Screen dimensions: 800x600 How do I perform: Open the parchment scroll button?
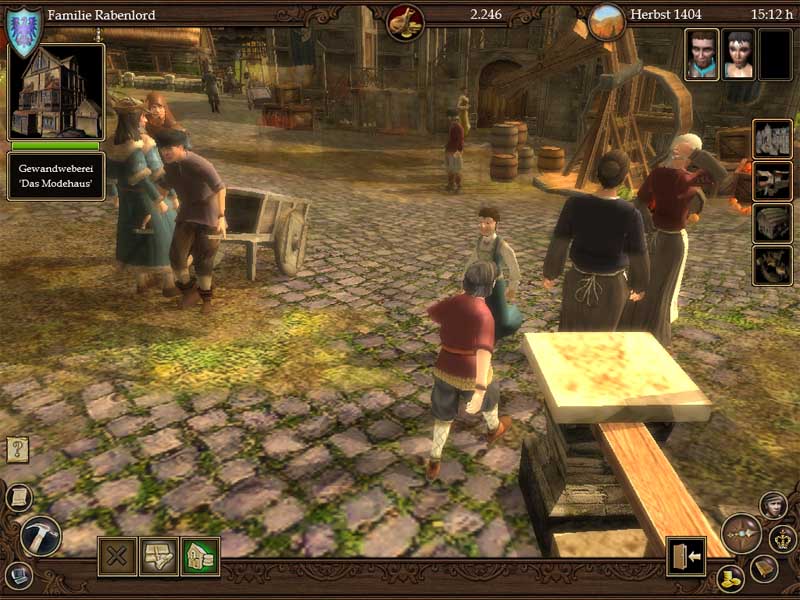click(19, 497)
